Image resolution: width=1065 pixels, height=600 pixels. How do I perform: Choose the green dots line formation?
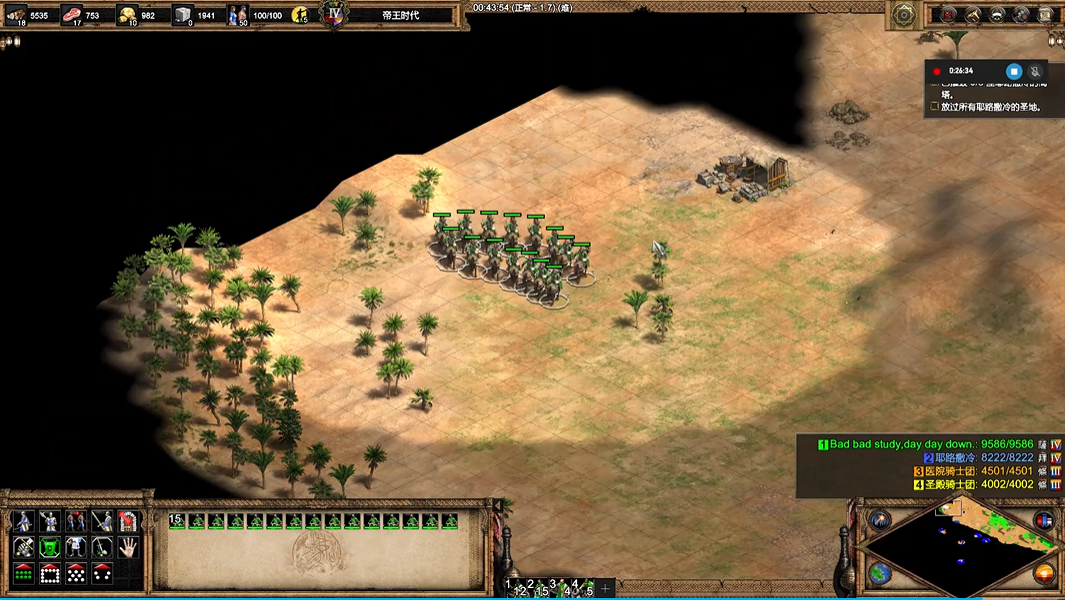(23, 573)
